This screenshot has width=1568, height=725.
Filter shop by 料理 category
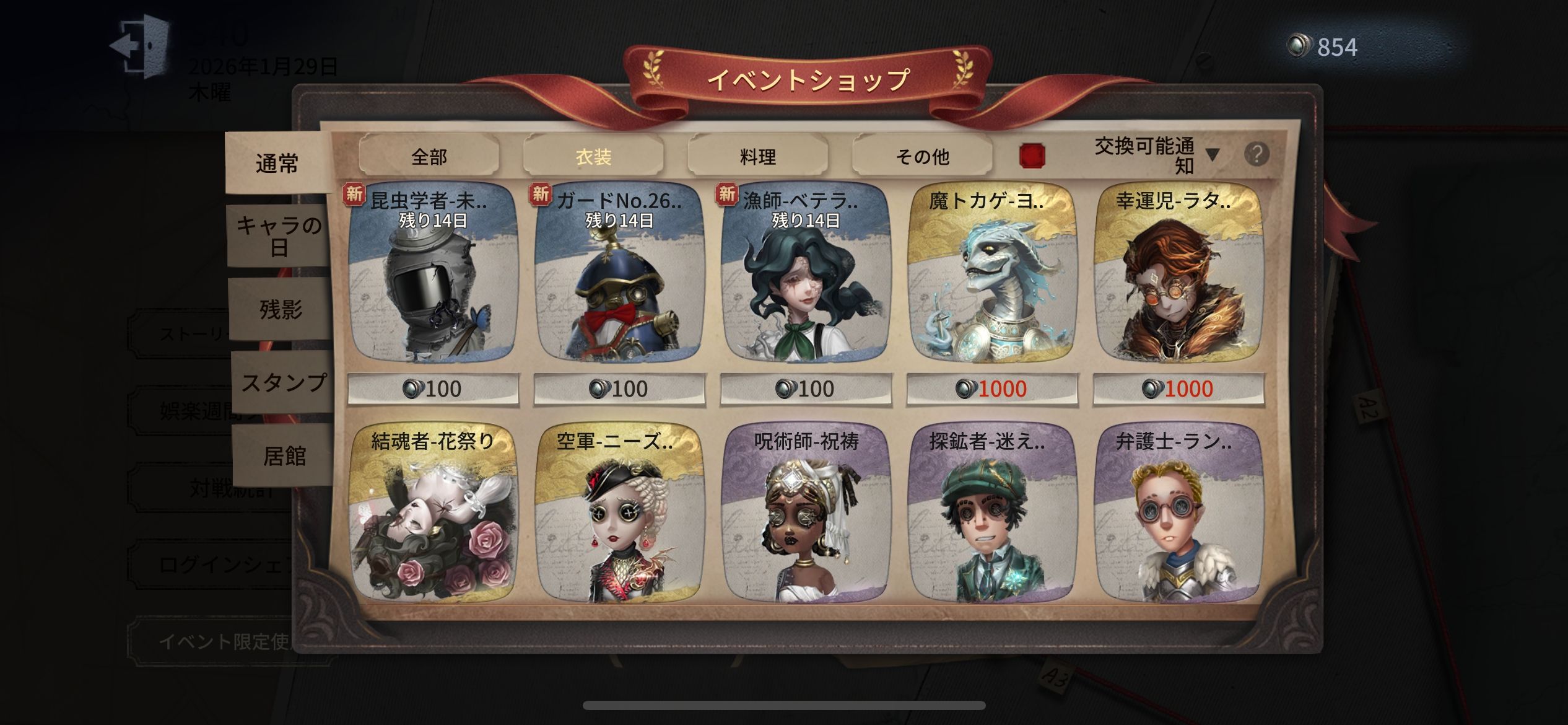pos(757,156)
